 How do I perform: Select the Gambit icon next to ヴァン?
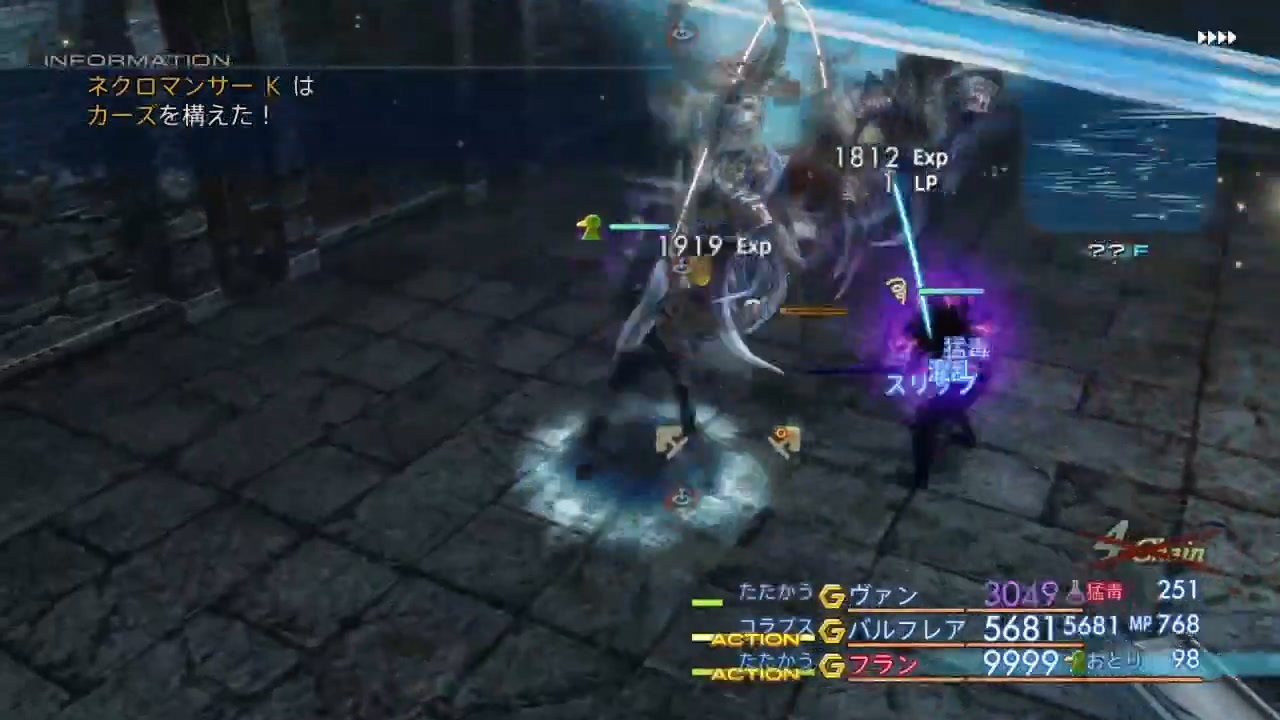click(833, 595)
